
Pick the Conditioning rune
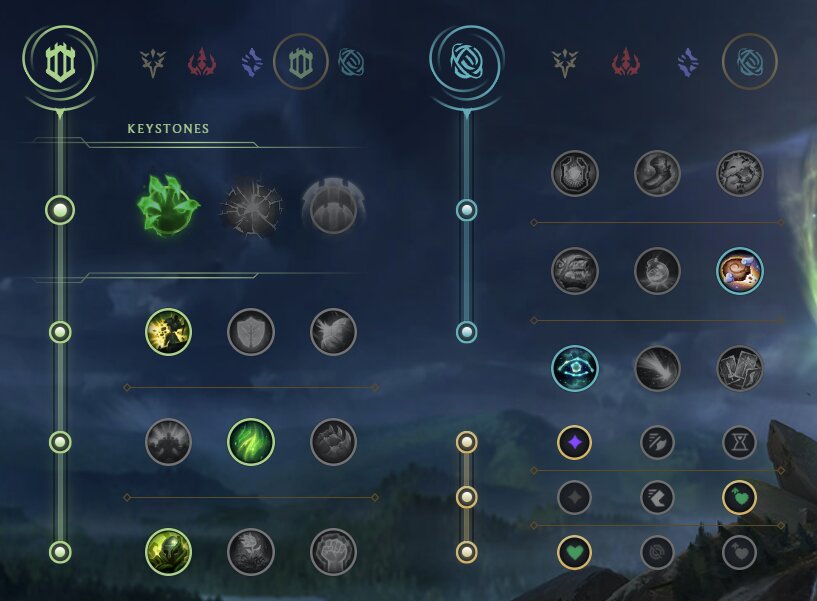(x=168, y=442)
